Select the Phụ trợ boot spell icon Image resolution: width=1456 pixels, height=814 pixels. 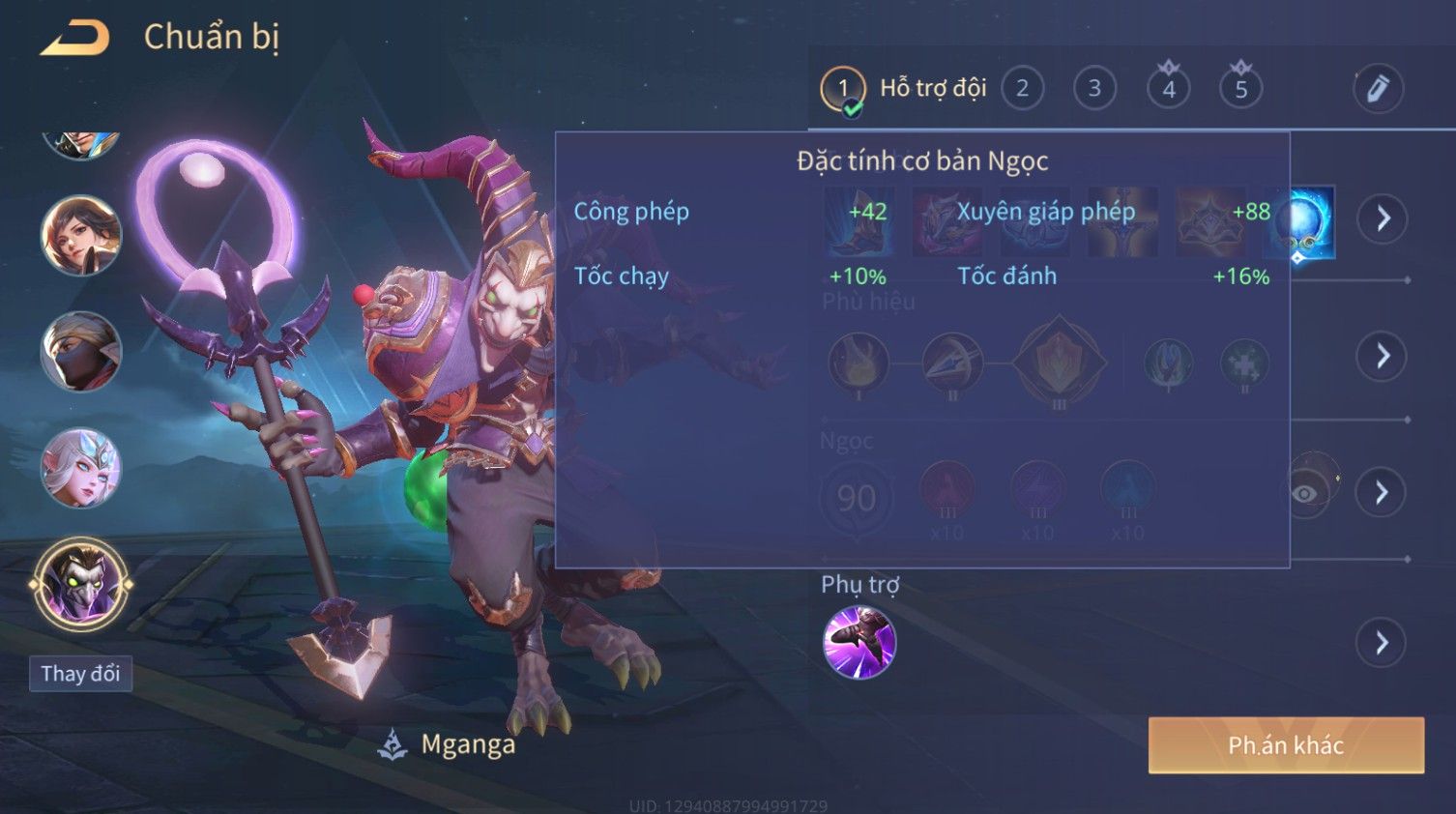[x=859, y=643]
